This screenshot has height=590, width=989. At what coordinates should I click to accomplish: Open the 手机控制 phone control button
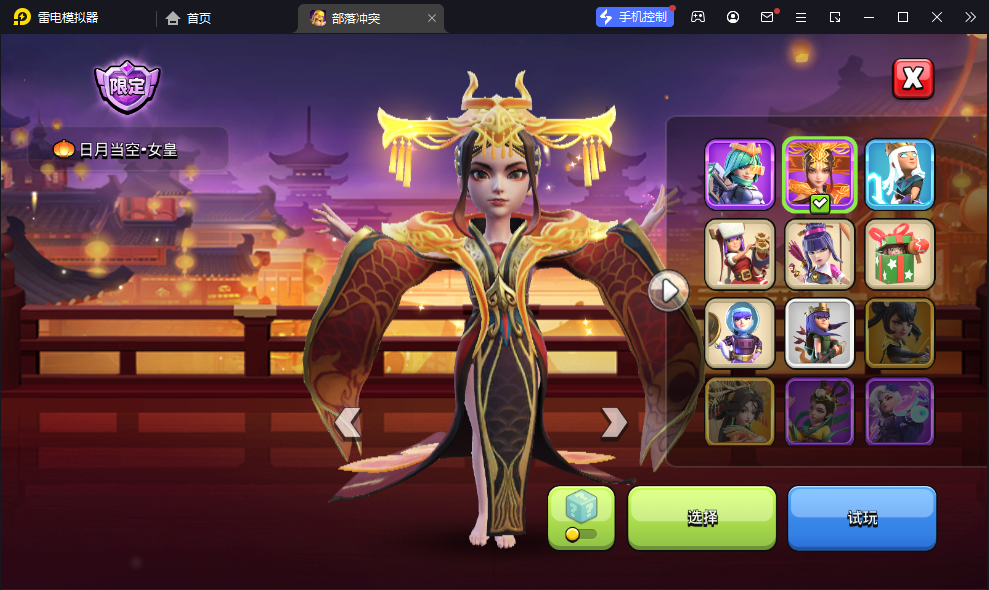click(634, 17)
